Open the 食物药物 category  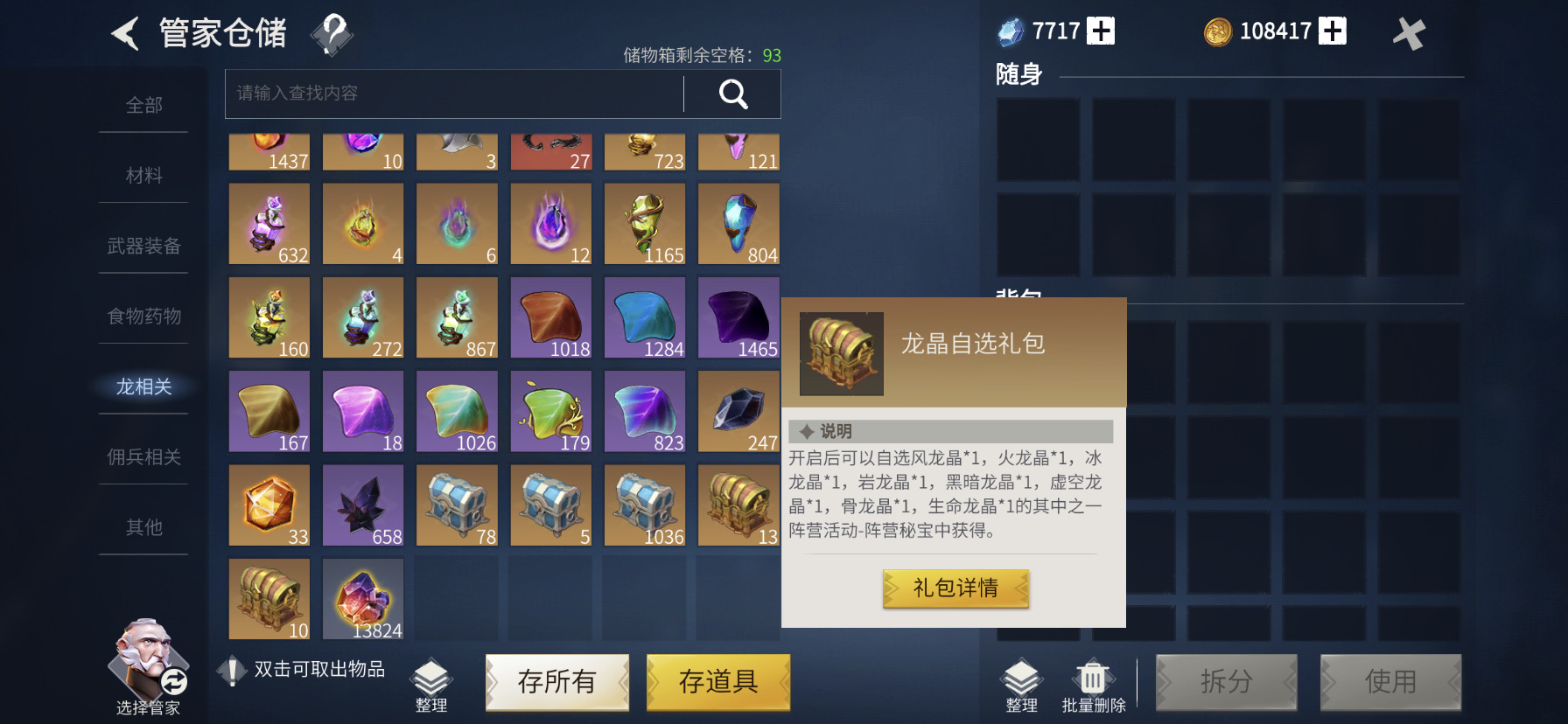[145, 317]
